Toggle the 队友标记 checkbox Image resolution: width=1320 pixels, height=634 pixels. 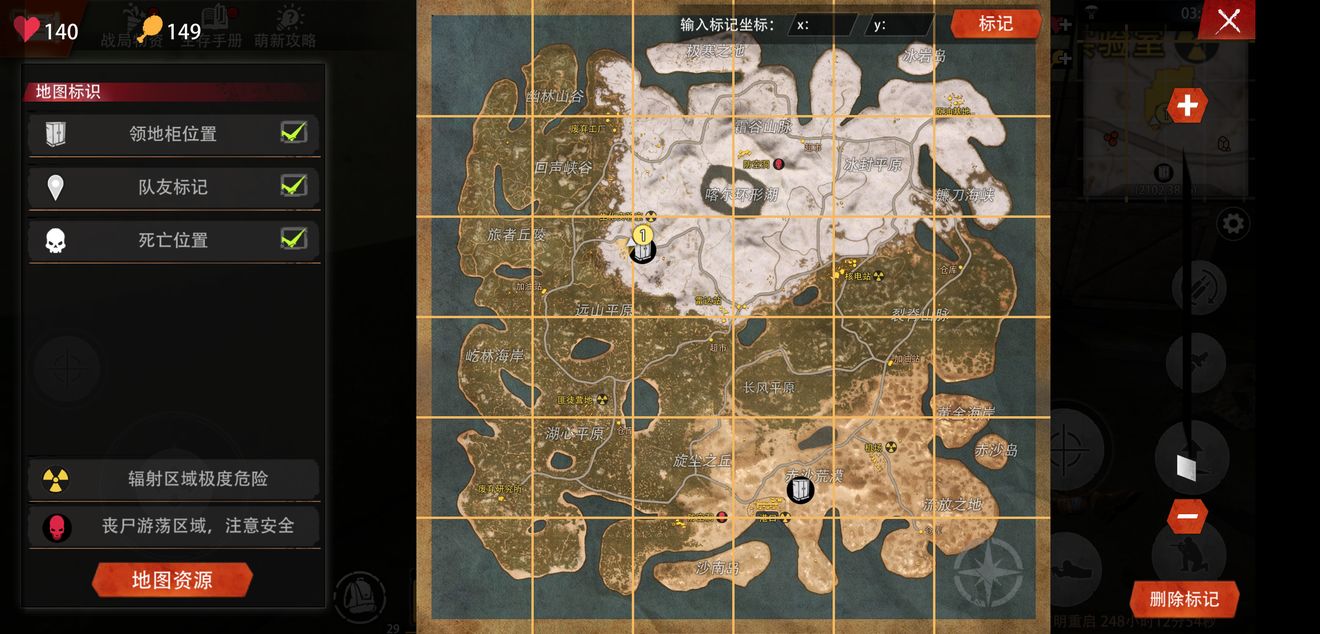(x=293, y=185)
